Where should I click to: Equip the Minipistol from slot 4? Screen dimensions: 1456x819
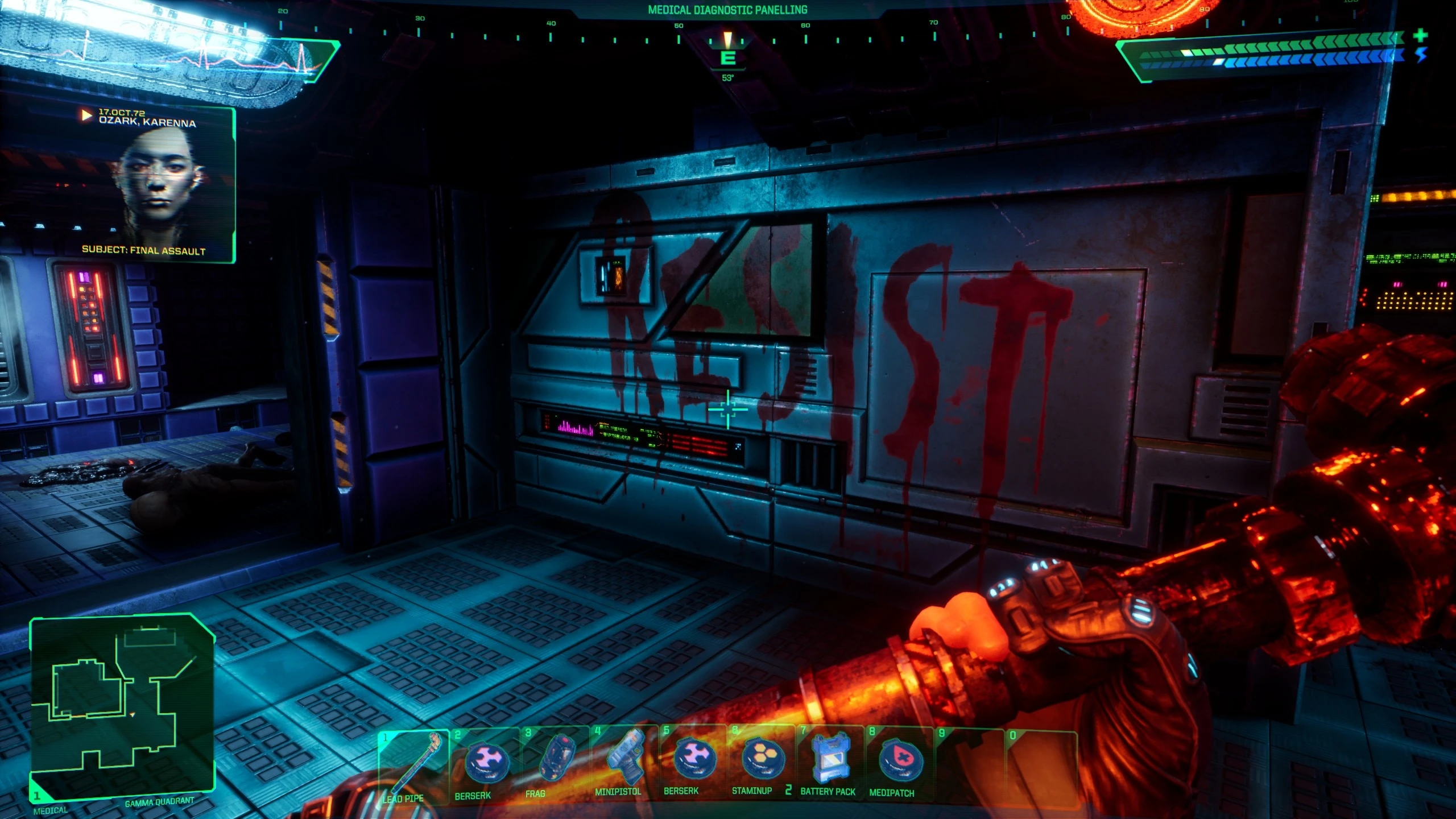[623, 756]
